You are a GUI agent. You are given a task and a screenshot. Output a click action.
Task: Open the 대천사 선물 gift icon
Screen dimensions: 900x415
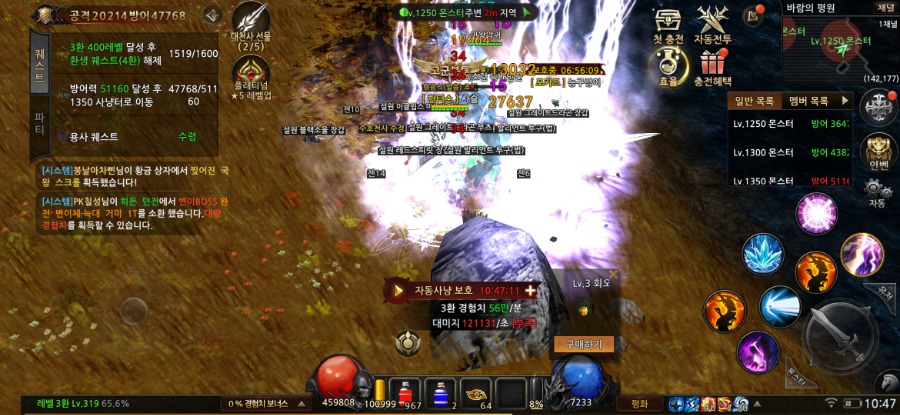coord(250,20)
